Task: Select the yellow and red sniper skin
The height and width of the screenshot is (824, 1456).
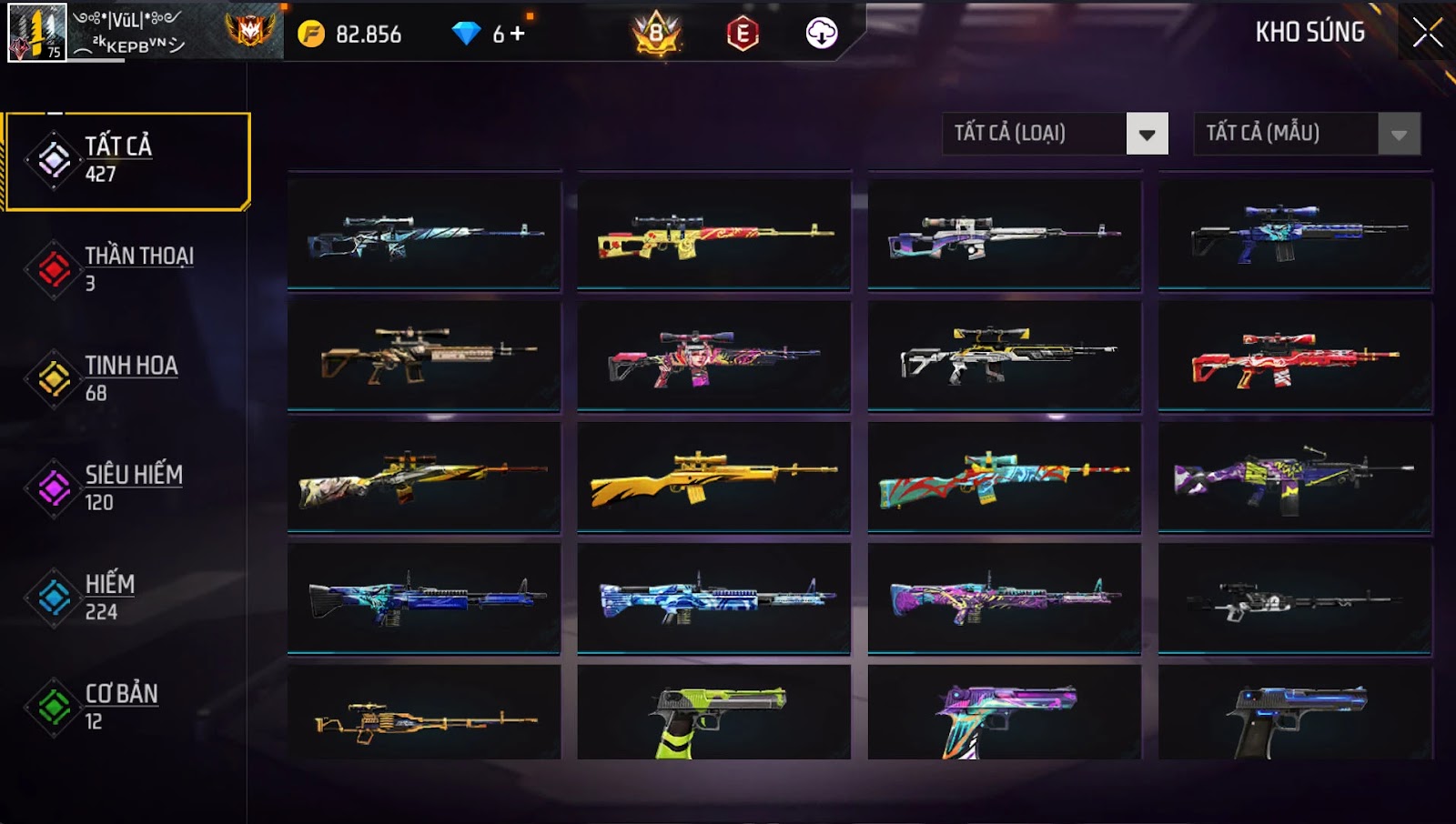Action: [713, 236]
